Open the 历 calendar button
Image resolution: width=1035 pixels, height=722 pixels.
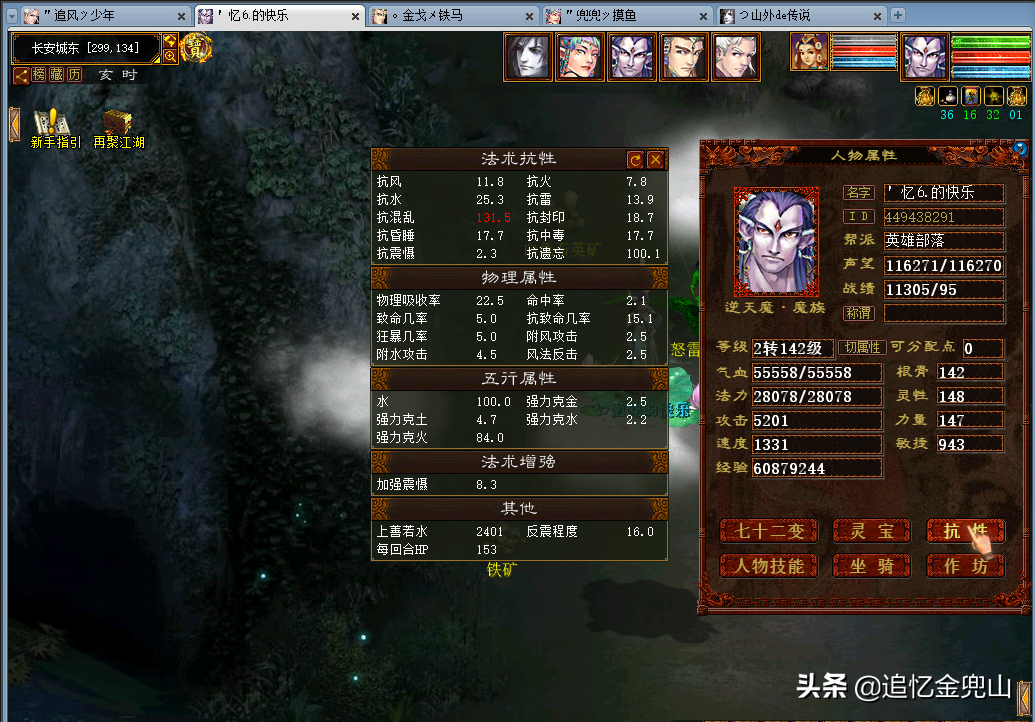pos(76,75)
